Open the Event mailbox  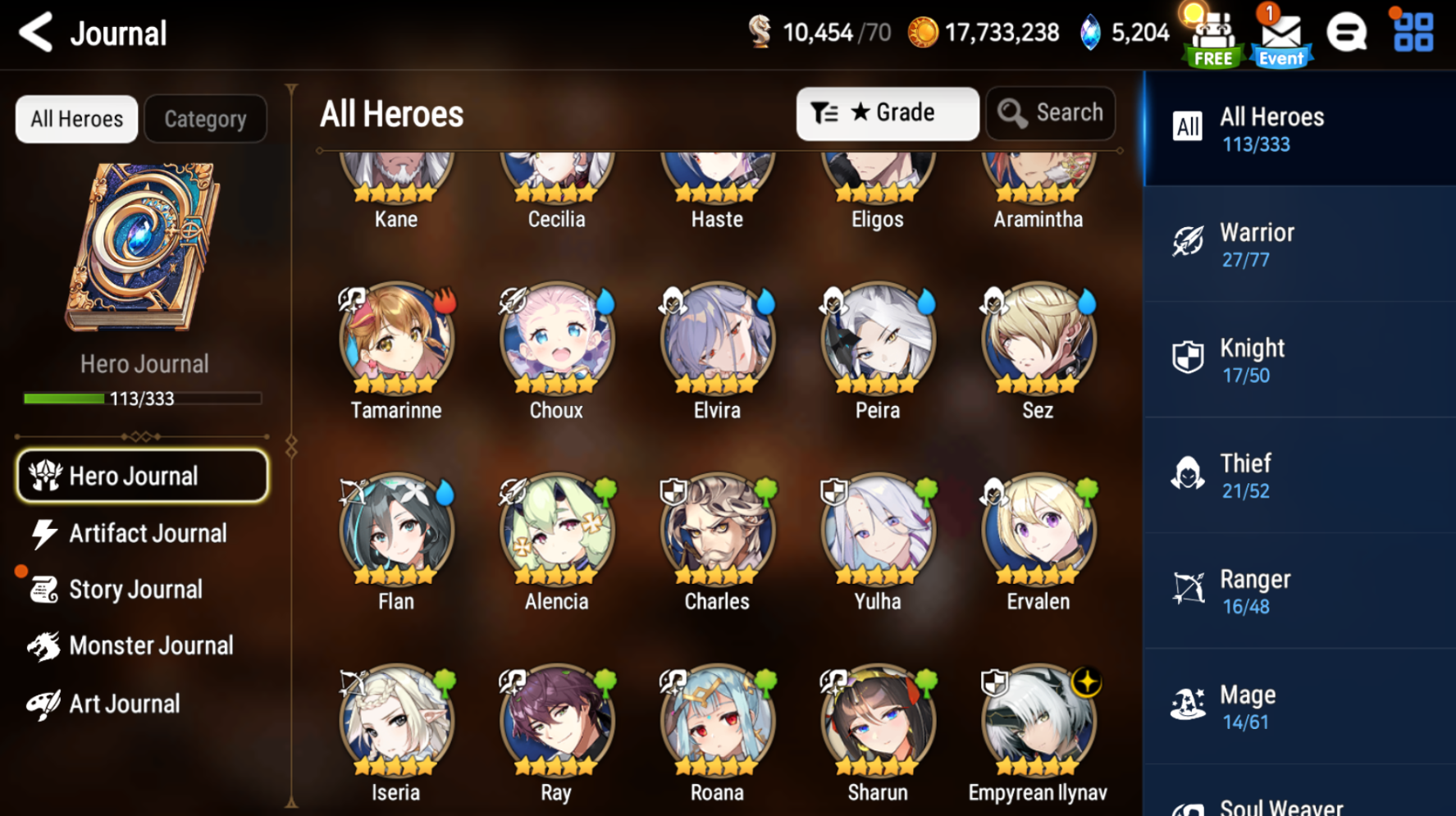pos(1280,34)
